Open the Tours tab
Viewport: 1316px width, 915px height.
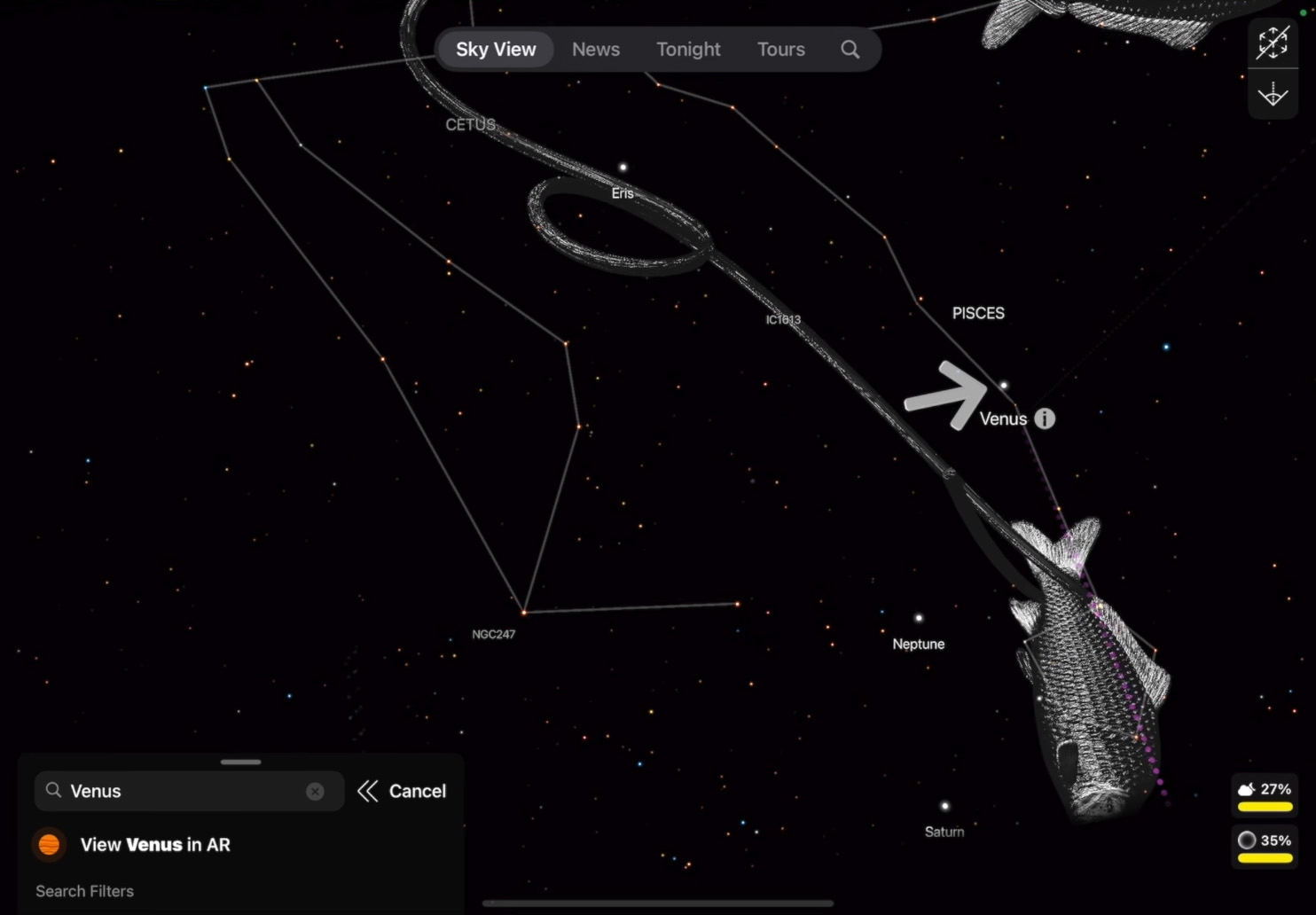click(x=780, y=50)
